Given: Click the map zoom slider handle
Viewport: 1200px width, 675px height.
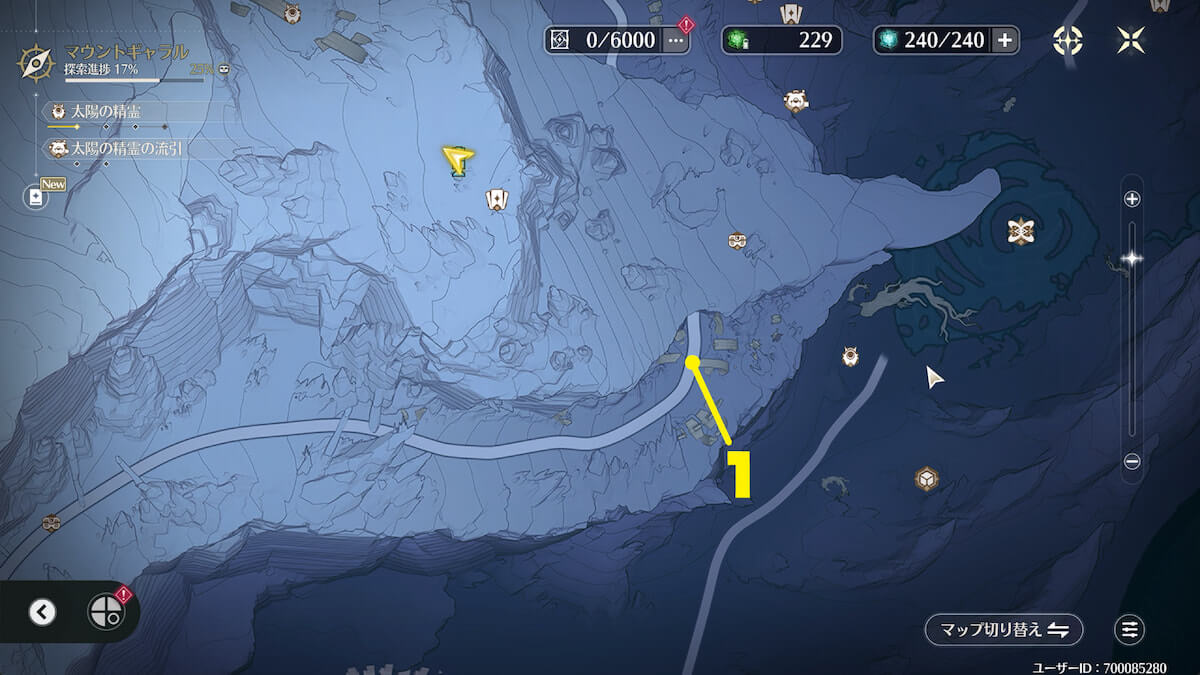Looking at the screenshot, I should [x=1132, y=258].
